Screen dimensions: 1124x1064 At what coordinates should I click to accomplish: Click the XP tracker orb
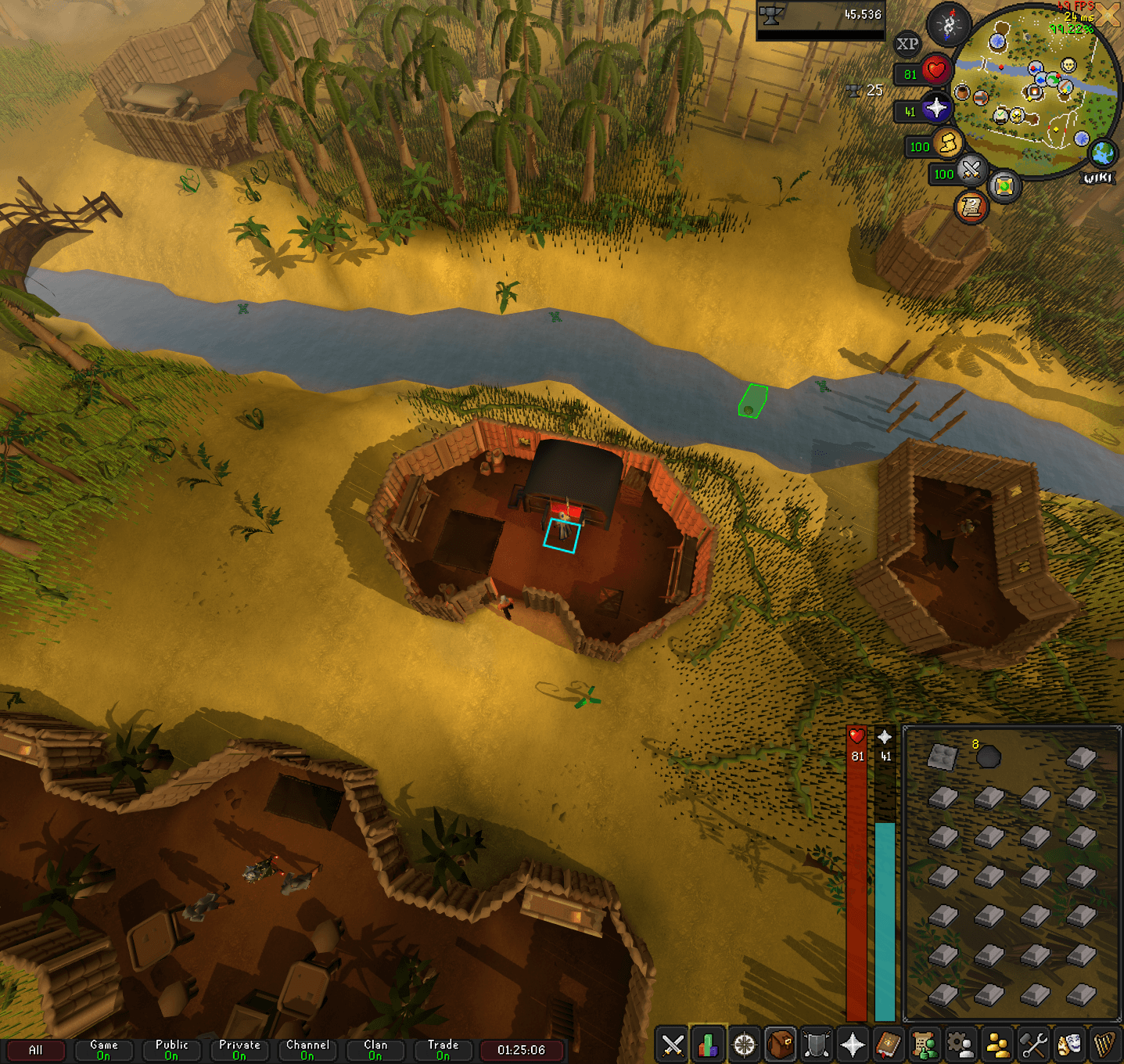point(907,45)
